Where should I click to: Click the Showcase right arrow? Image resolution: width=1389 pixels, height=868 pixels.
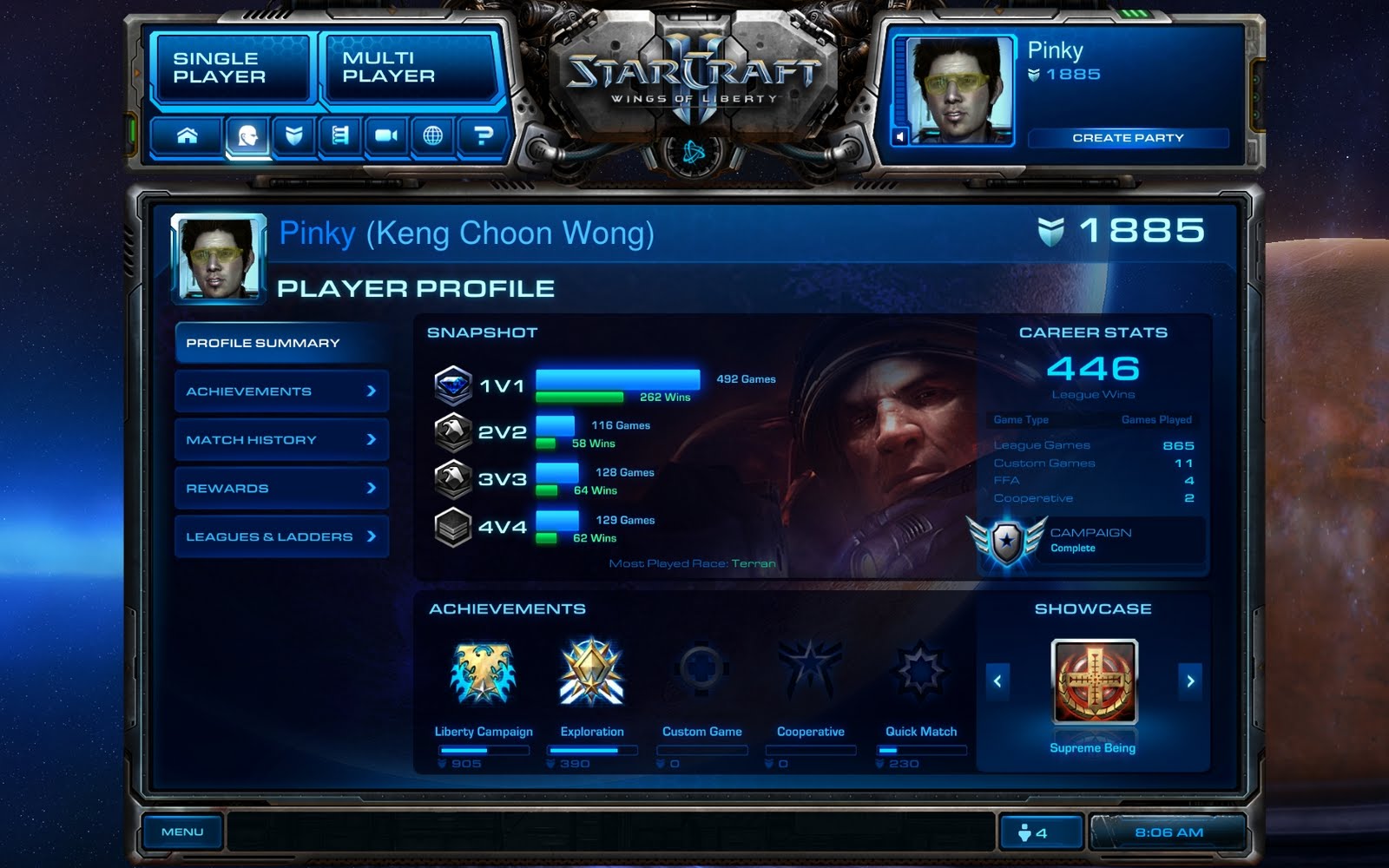pyautogui.click(x=1189, y=682)
